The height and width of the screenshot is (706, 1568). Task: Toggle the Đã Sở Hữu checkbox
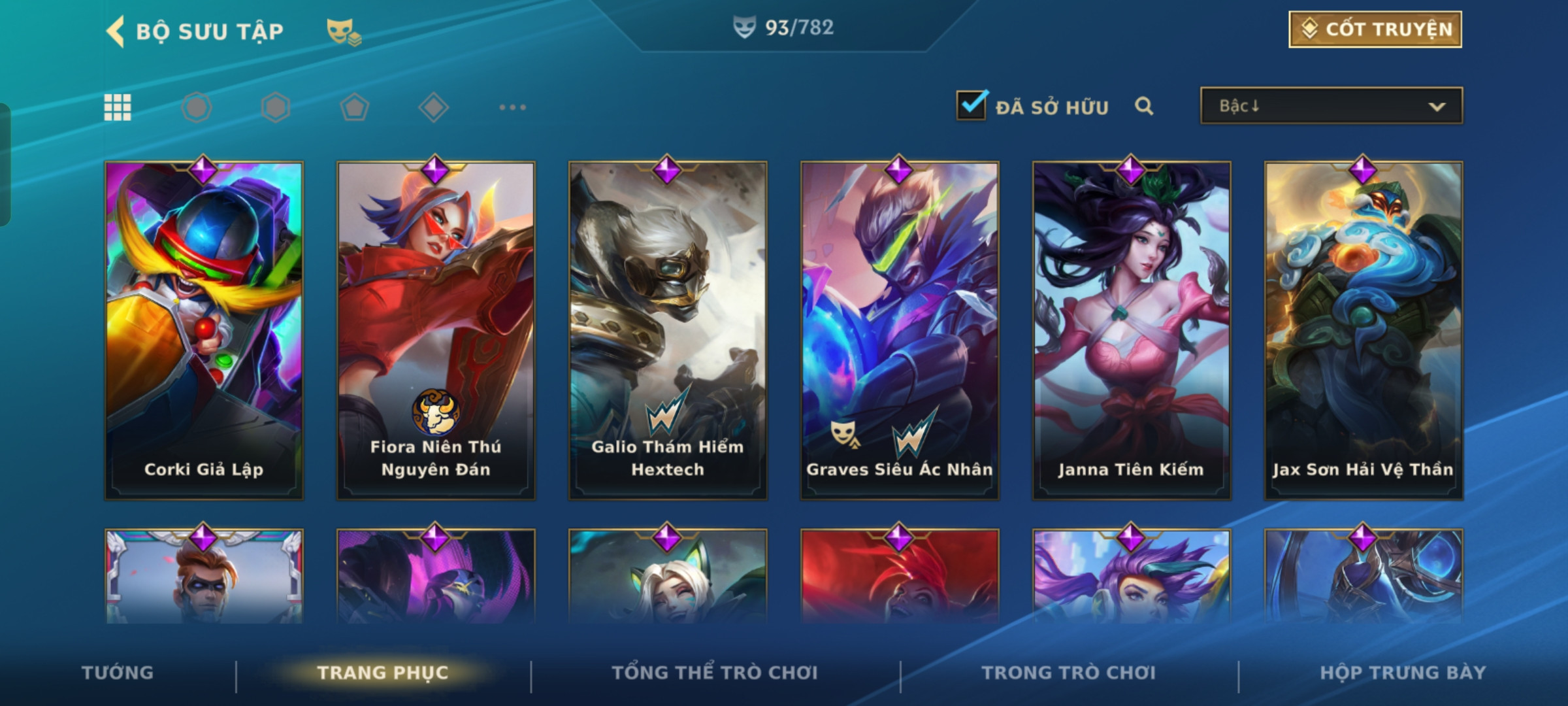pos(972,106)
